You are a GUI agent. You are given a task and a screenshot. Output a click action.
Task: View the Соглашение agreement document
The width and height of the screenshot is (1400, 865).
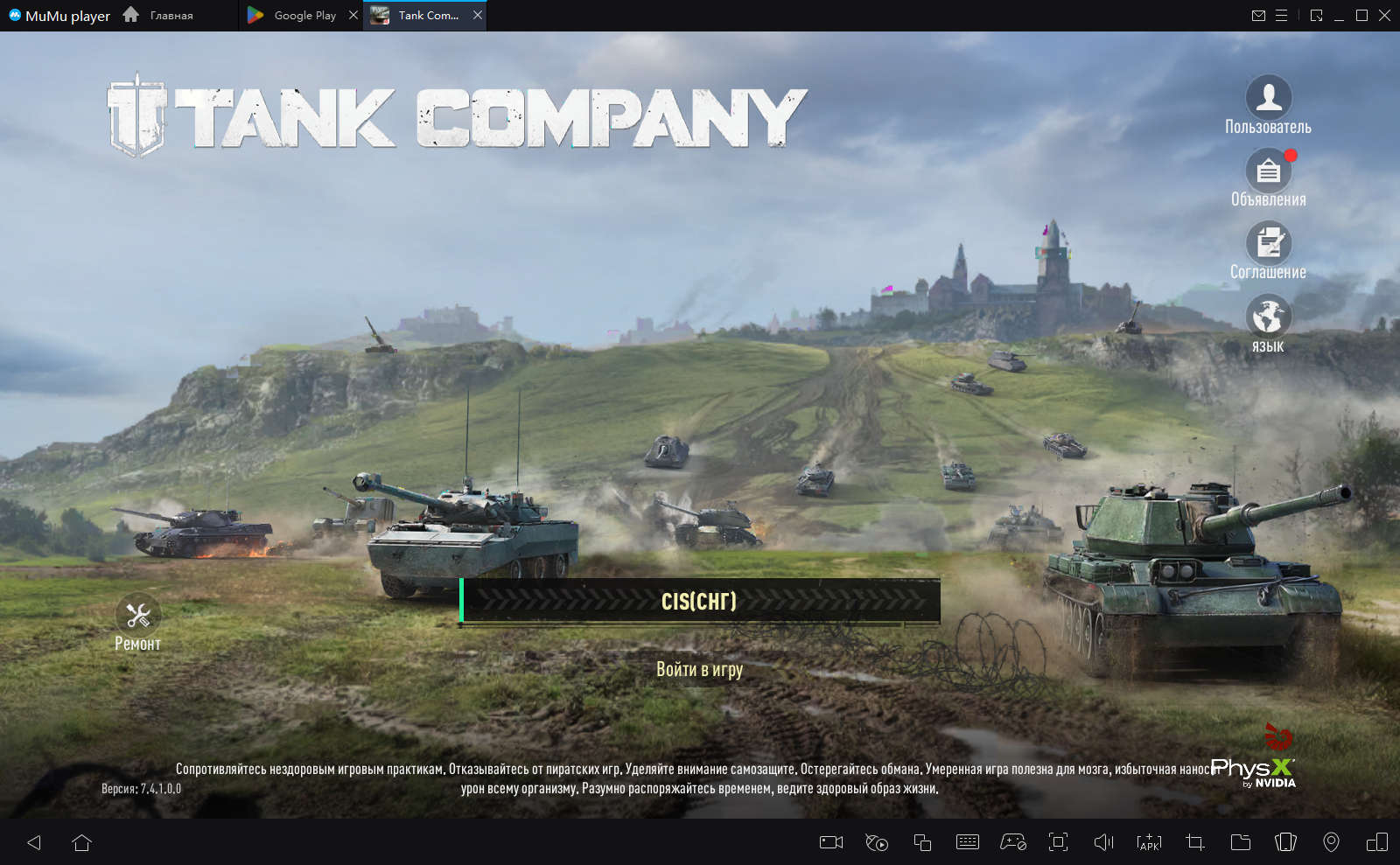point(1268,243)
